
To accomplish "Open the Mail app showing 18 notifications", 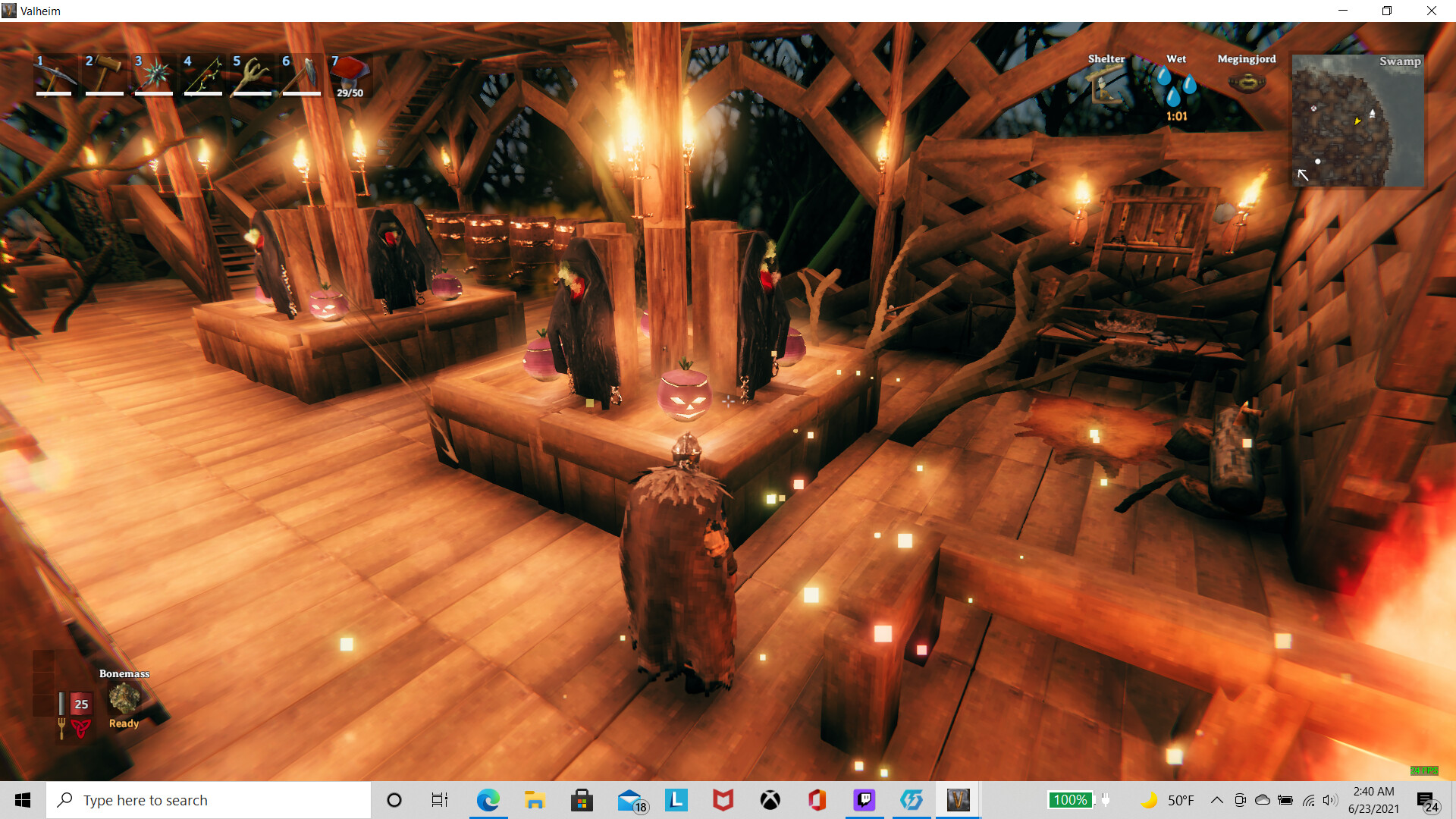I will tap(629, 799).
